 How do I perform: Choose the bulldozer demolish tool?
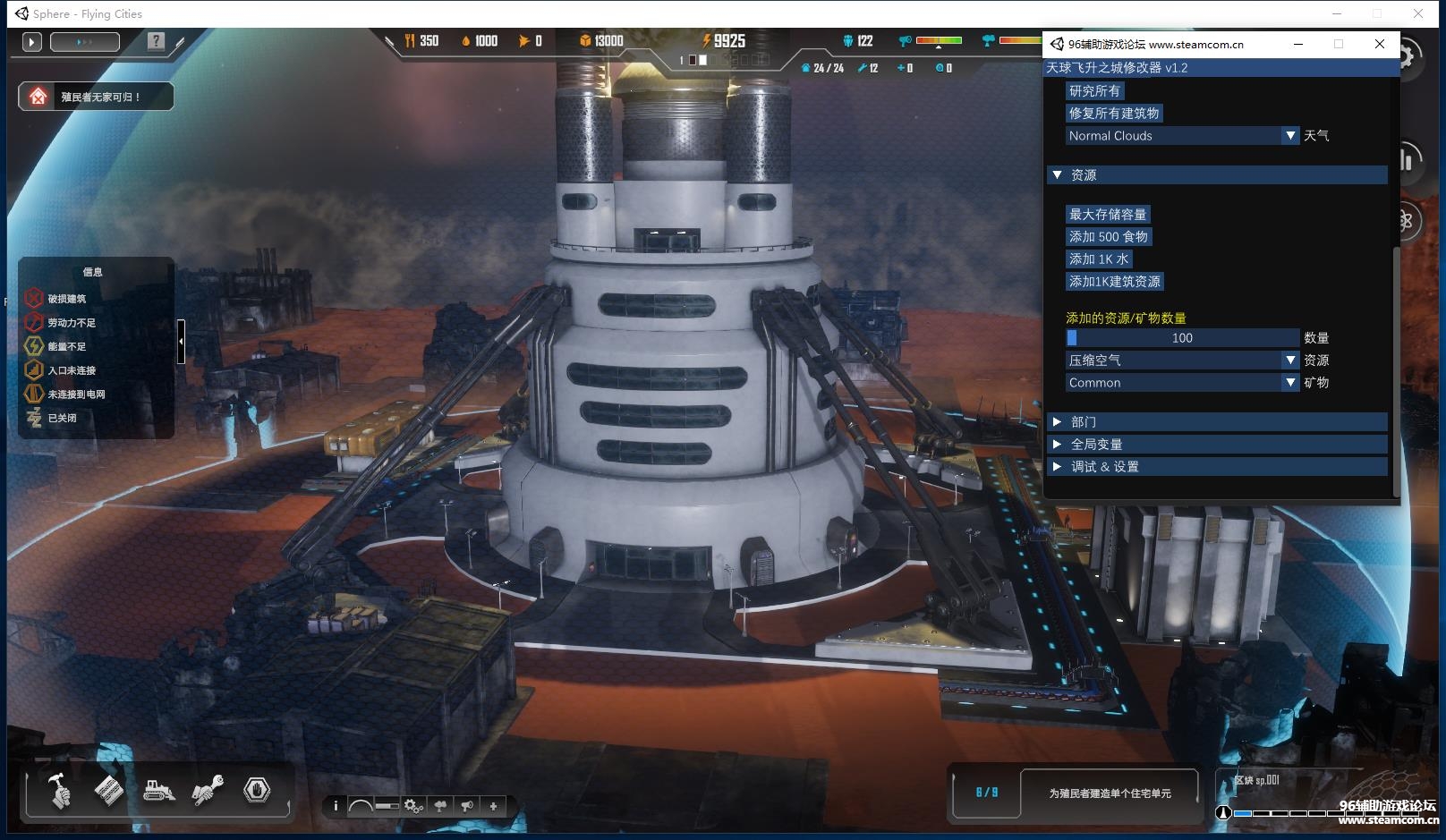[x=158, y=791]
